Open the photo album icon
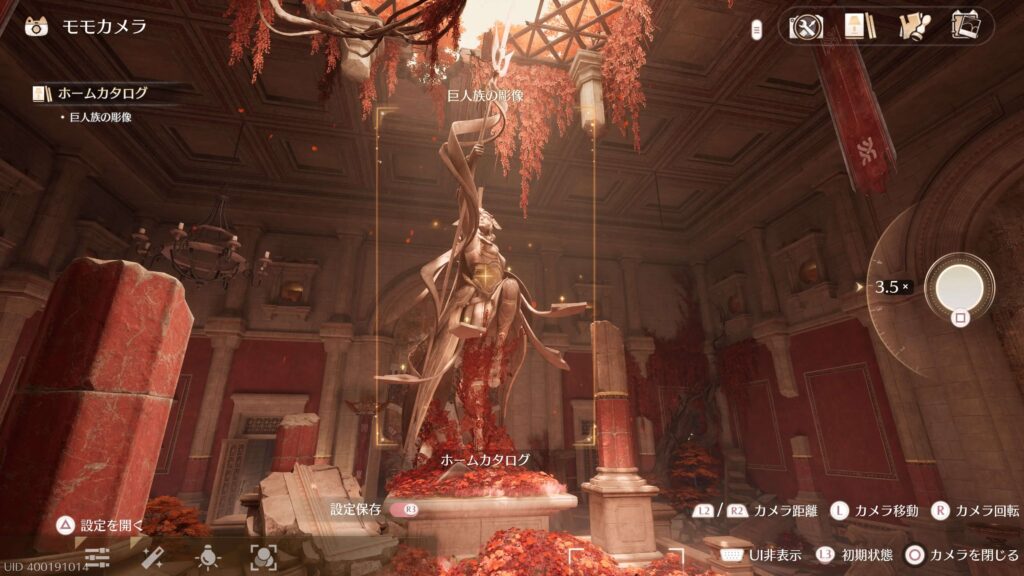The image size is (1024, 576). (965, 26)
